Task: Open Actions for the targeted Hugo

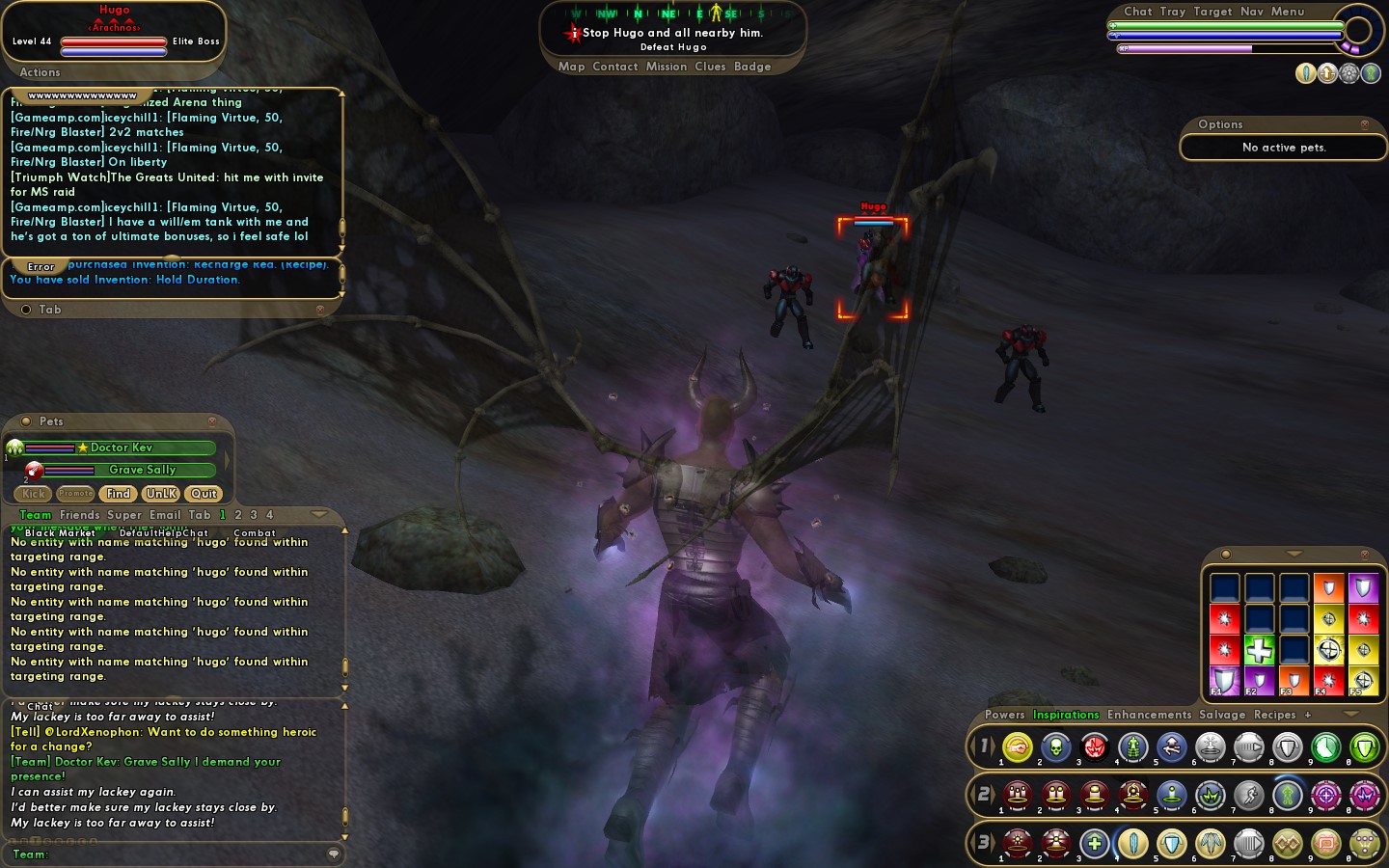Action: [x=40, y=72]
